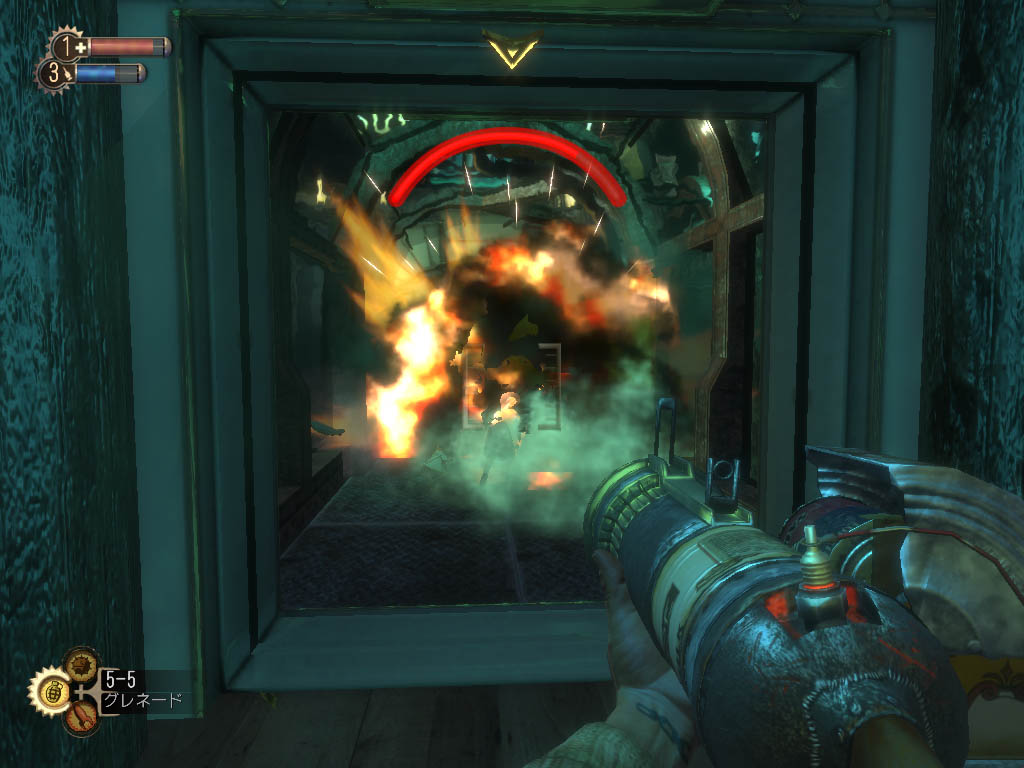Choose the heat-seeking rocket ammo icon
The height and width of the screenshot is (768, 1024).
coord(82,714)
